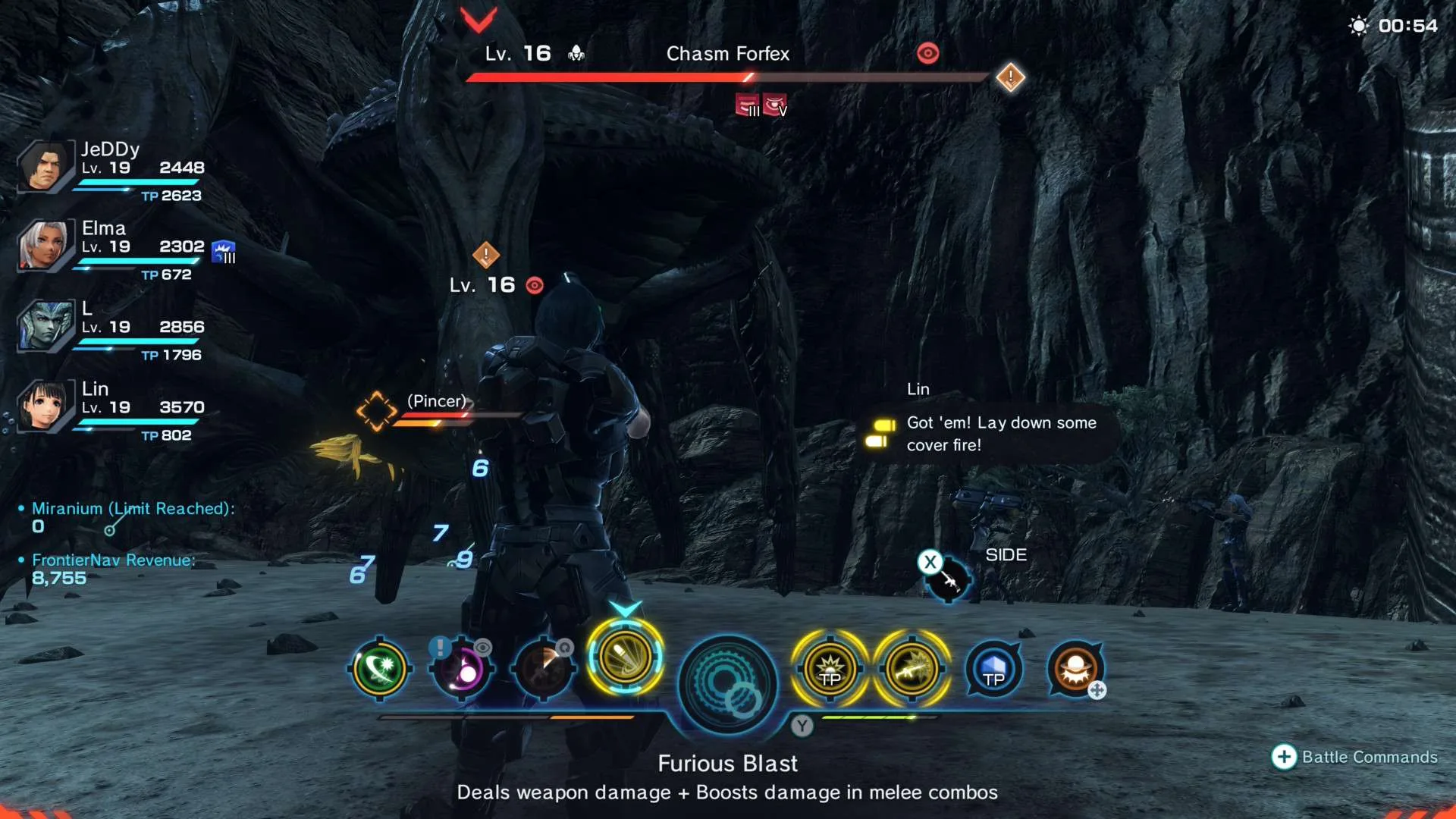Activate the orange aura art icon
The image size is (1456, 819).
tap(1075, 670)
